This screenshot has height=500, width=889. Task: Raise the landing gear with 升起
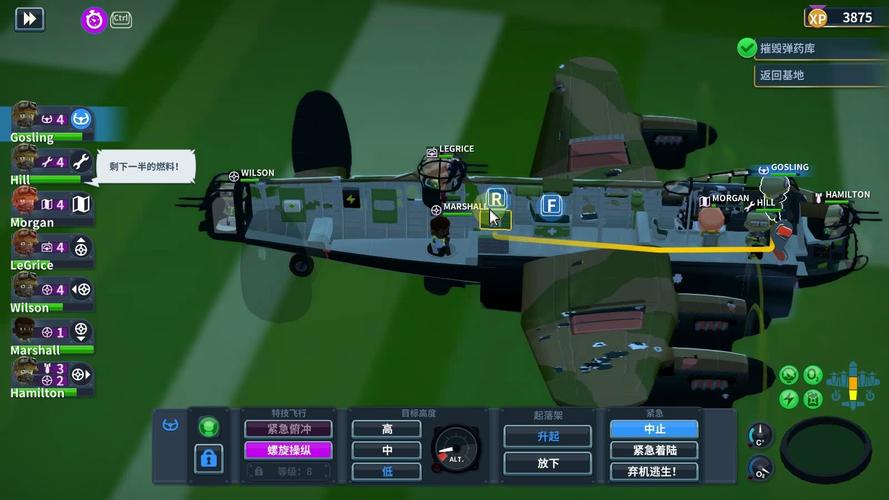tap(547, 436)
